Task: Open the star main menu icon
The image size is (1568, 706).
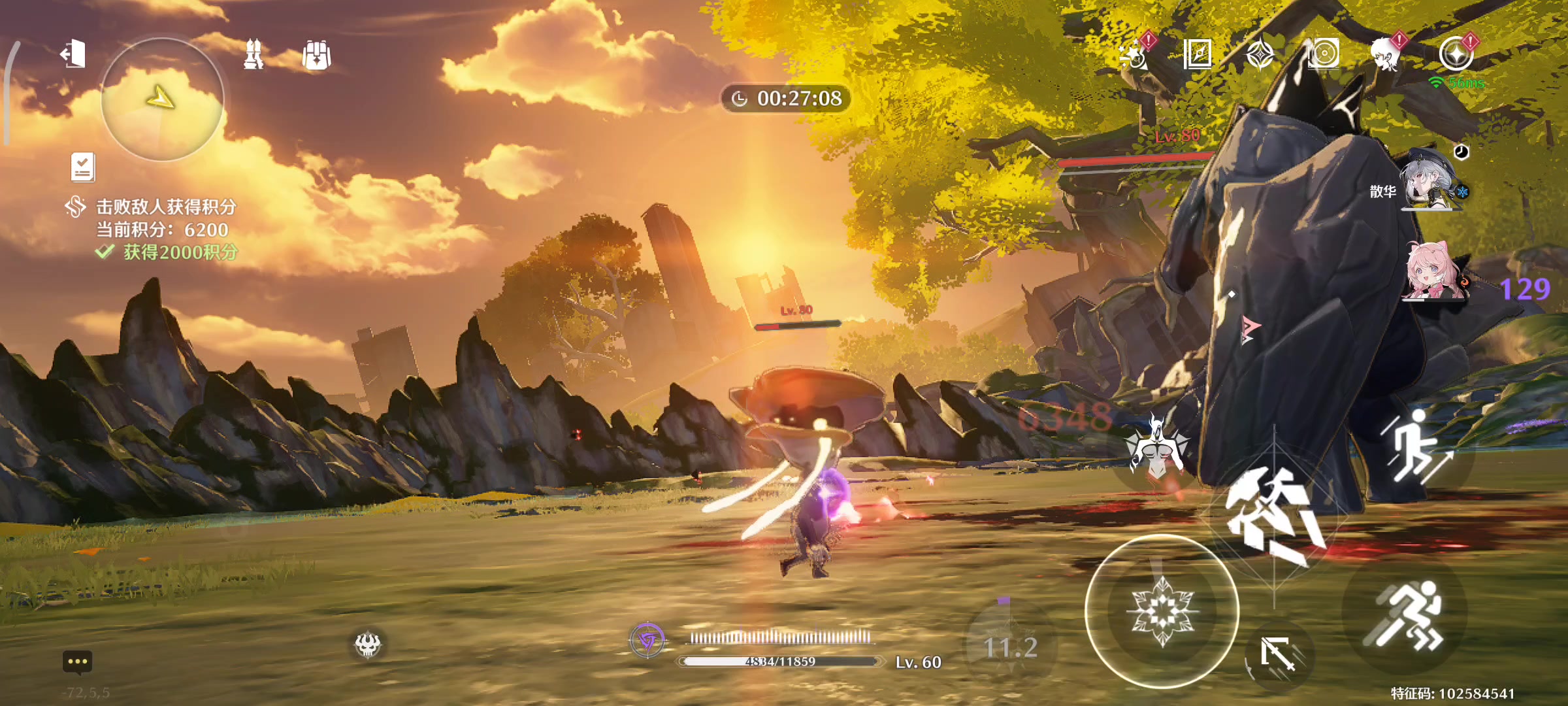Action: [x=1456, y=54]
